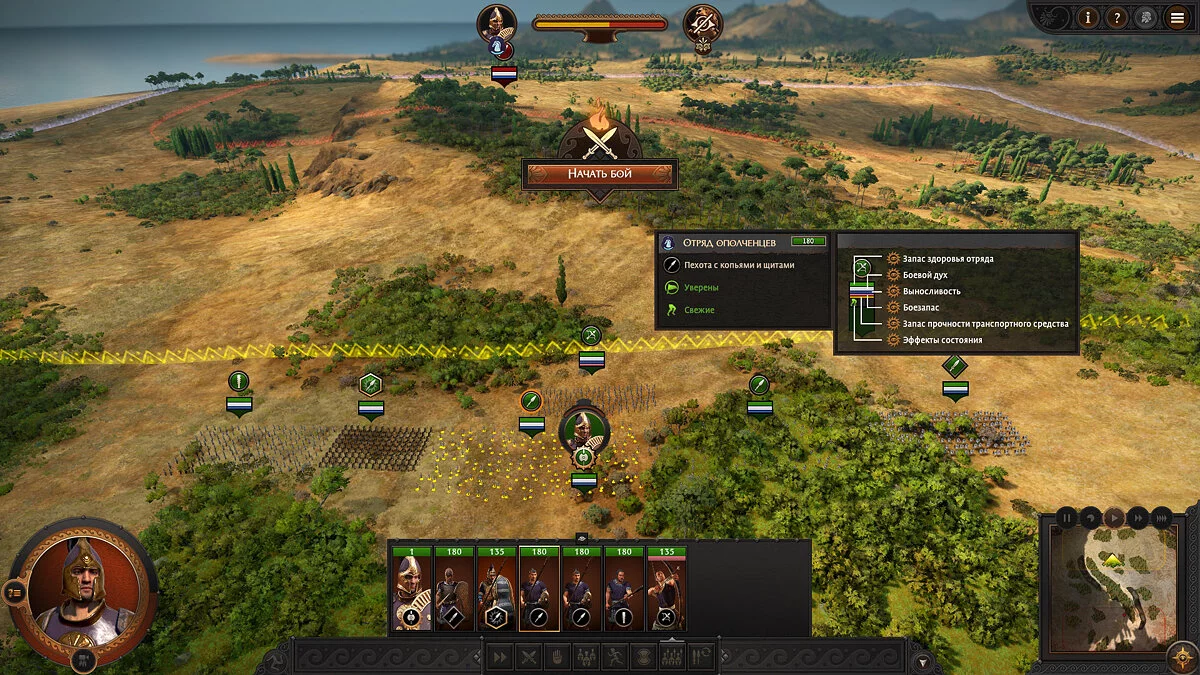
Task: Activate the slow motion speed button
Action: (1091, 518)
